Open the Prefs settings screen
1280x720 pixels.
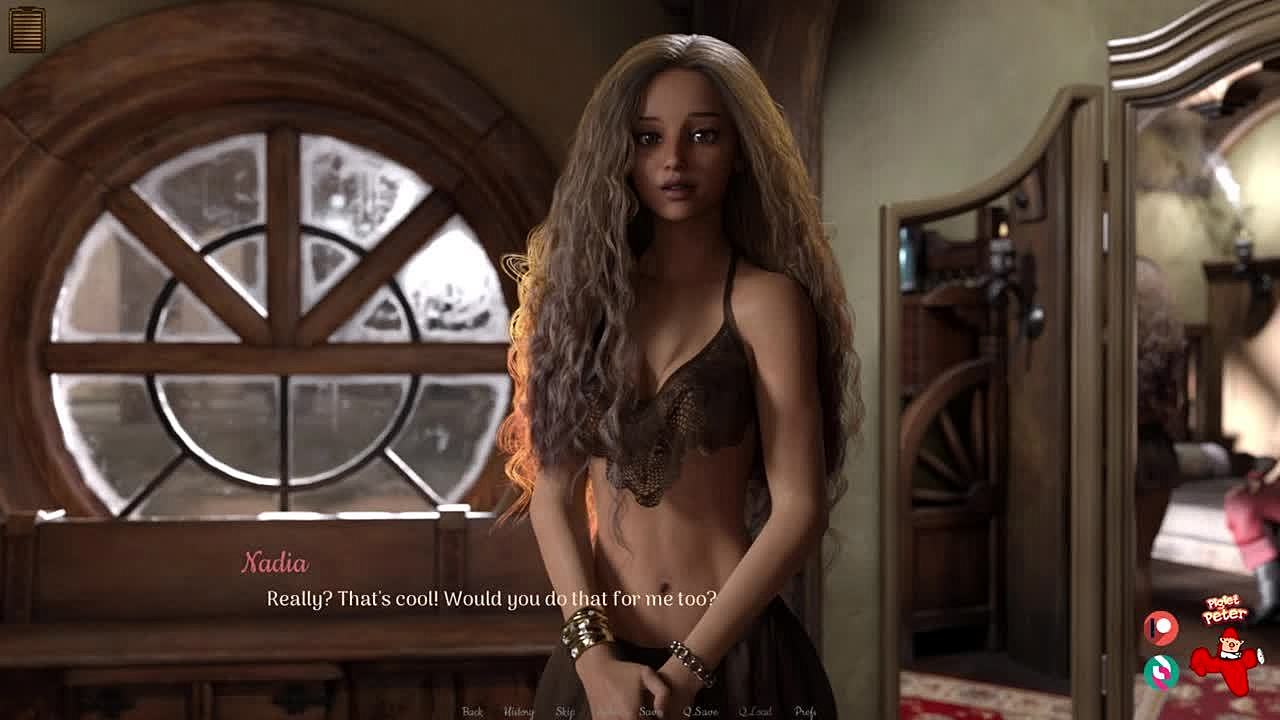(x=805, y=711)
